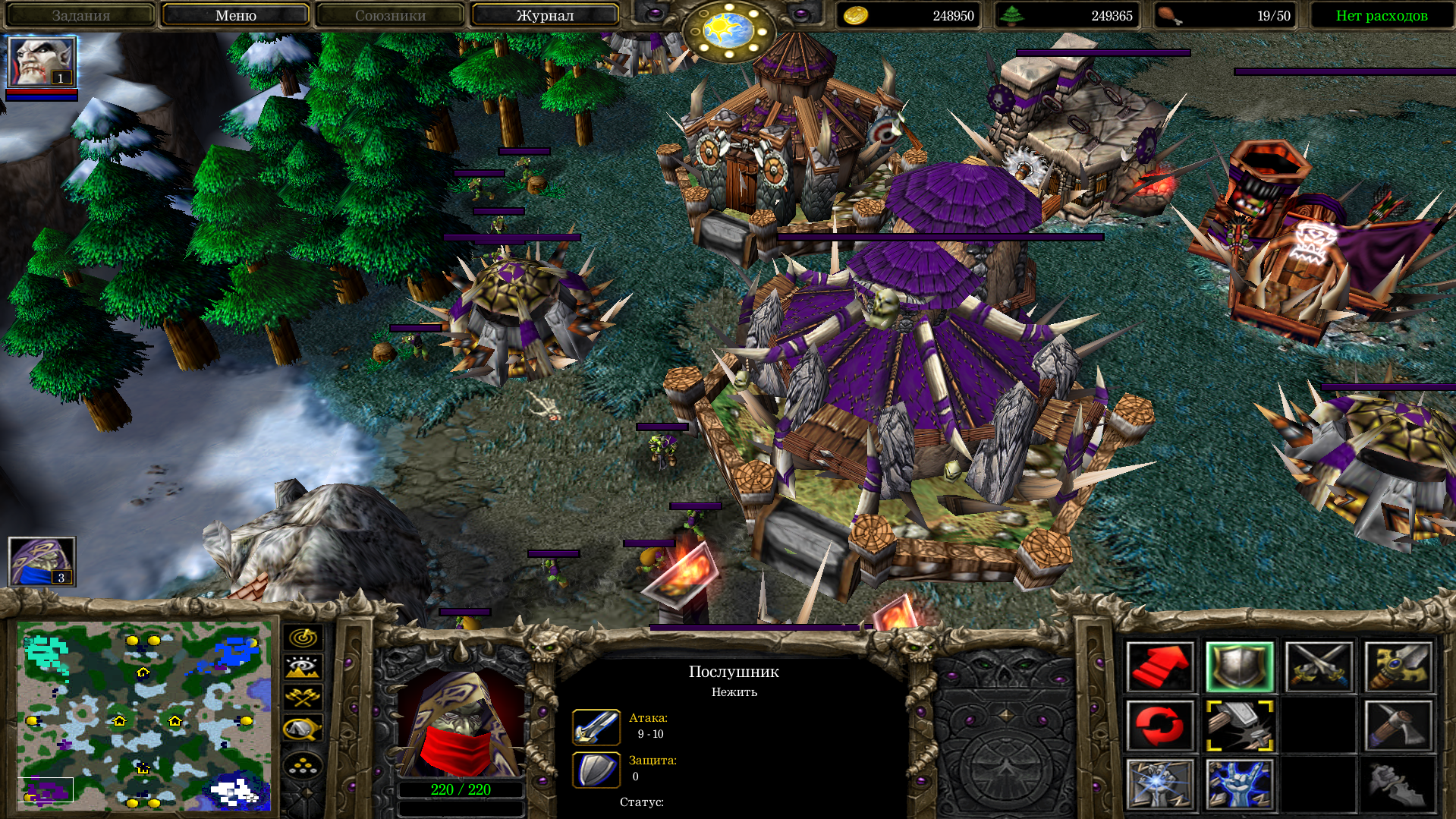Image resolution: width=1456 pixels, height=819 pixels.
Task: Open the Журнал log
Action: pos(545,15)
